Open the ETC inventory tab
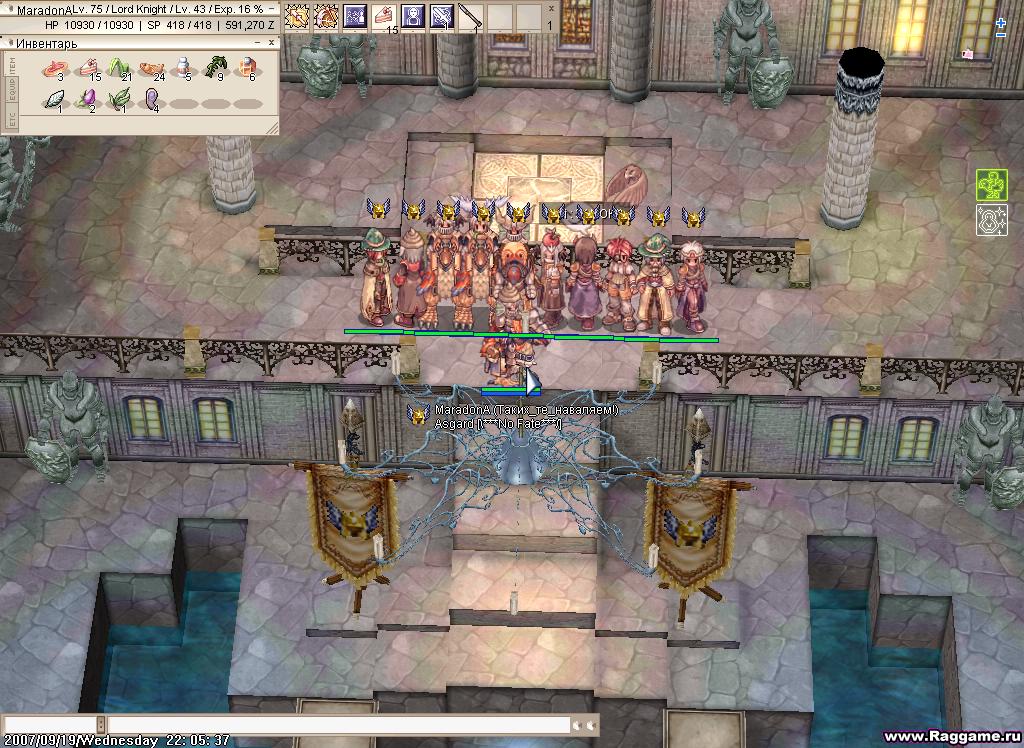1024x748 pixels. pos(11,120)
